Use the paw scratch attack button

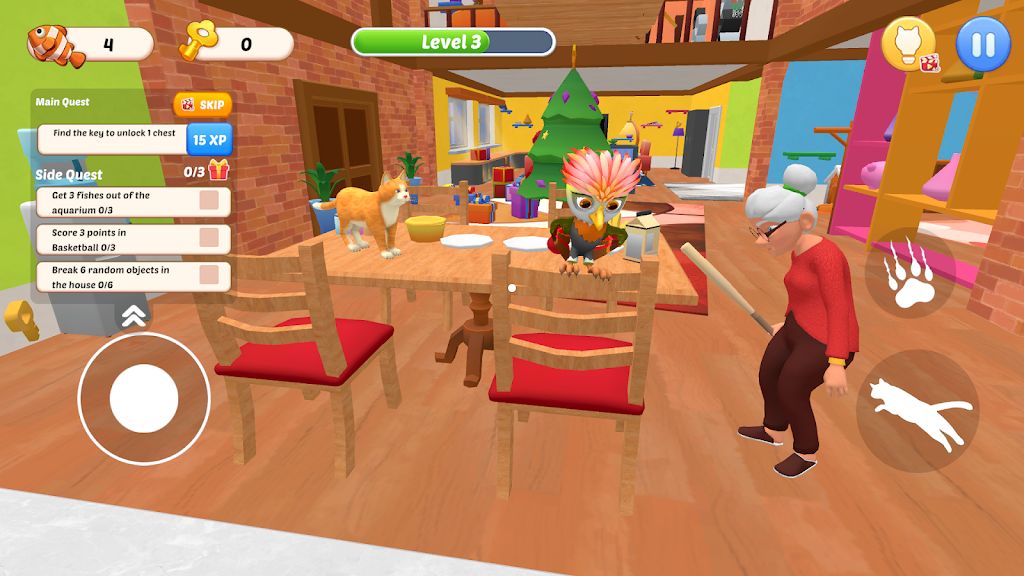909,274
